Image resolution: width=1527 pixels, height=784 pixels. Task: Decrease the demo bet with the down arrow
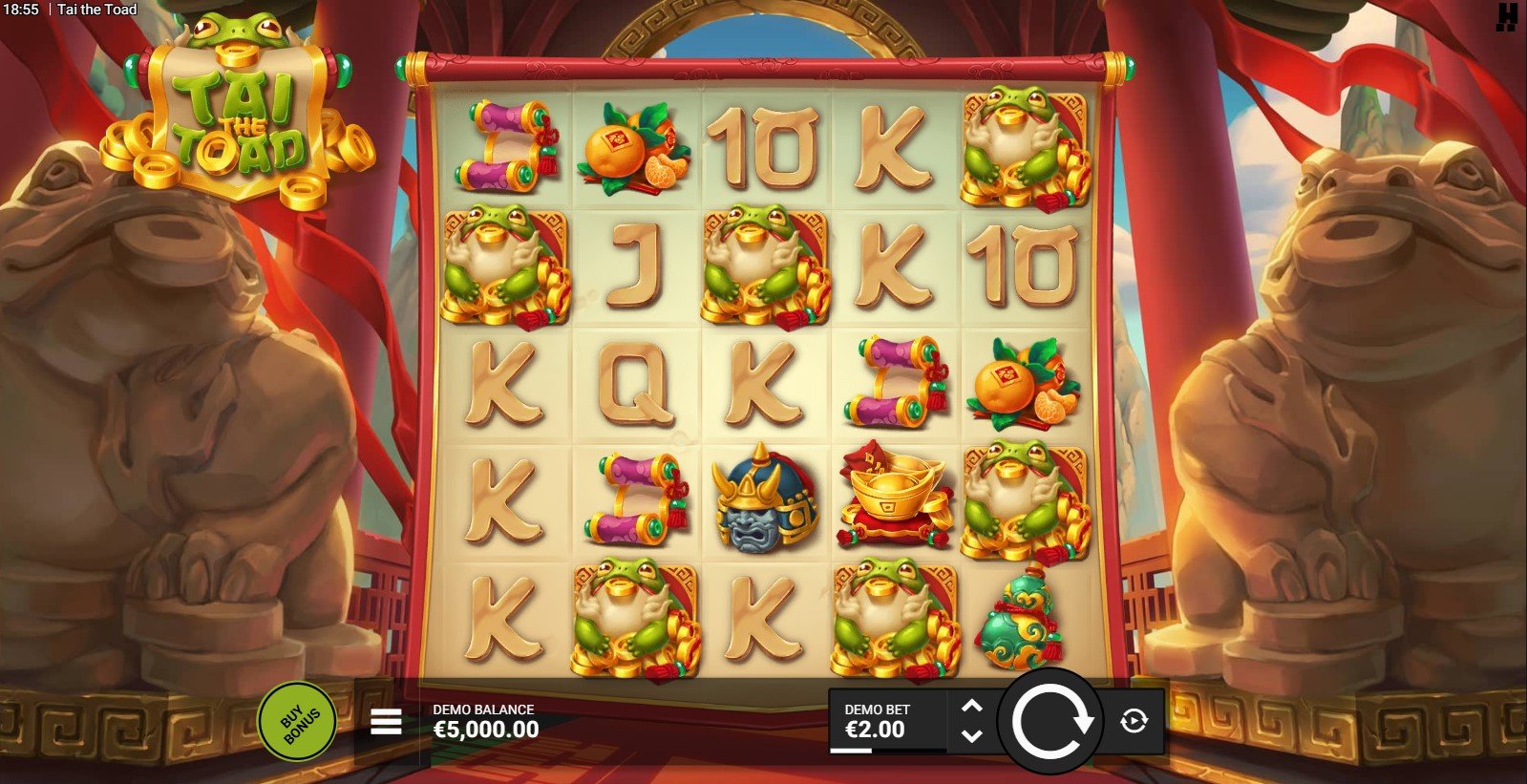(972, 735)
